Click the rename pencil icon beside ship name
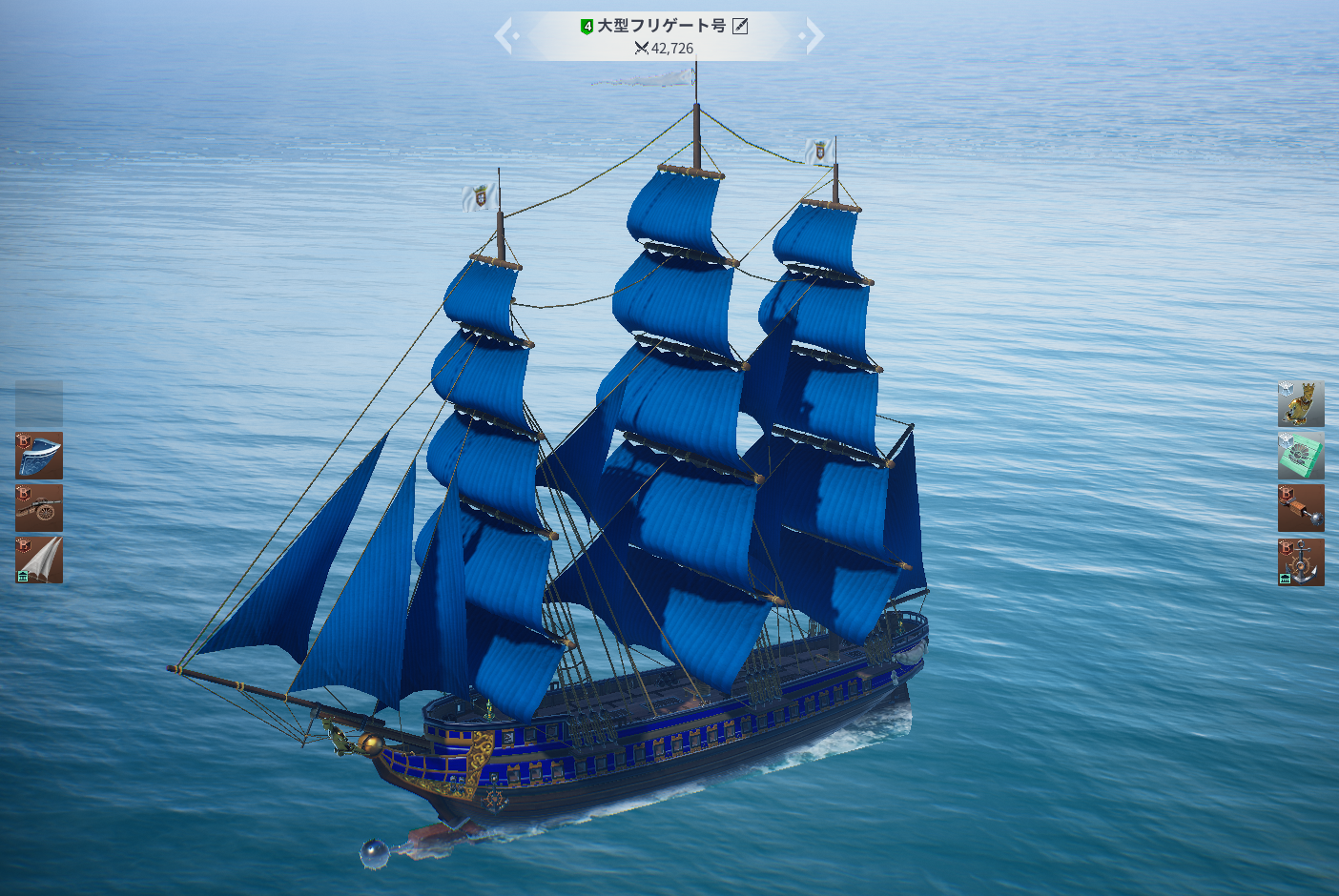This screenshot has width=1339, height=896. pyautogui.click(x=740, y=27)
